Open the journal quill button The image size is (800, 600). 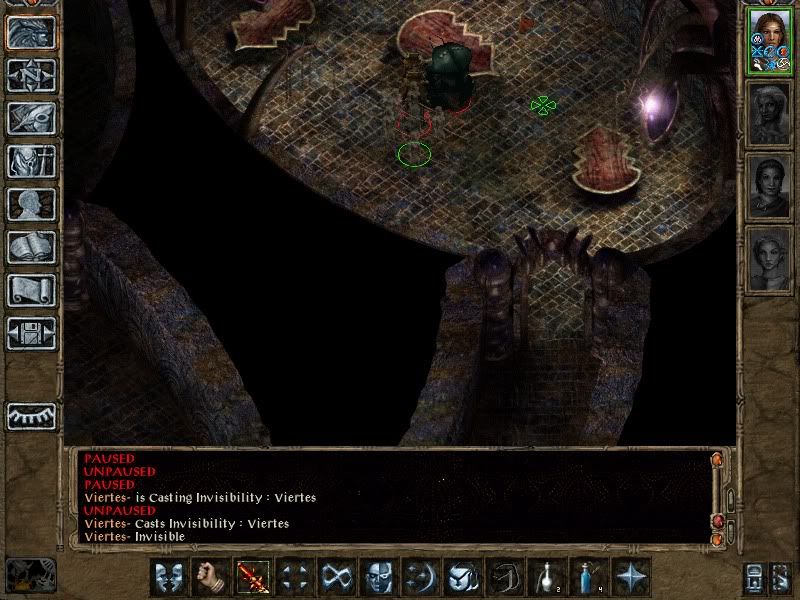coord(32,118)
